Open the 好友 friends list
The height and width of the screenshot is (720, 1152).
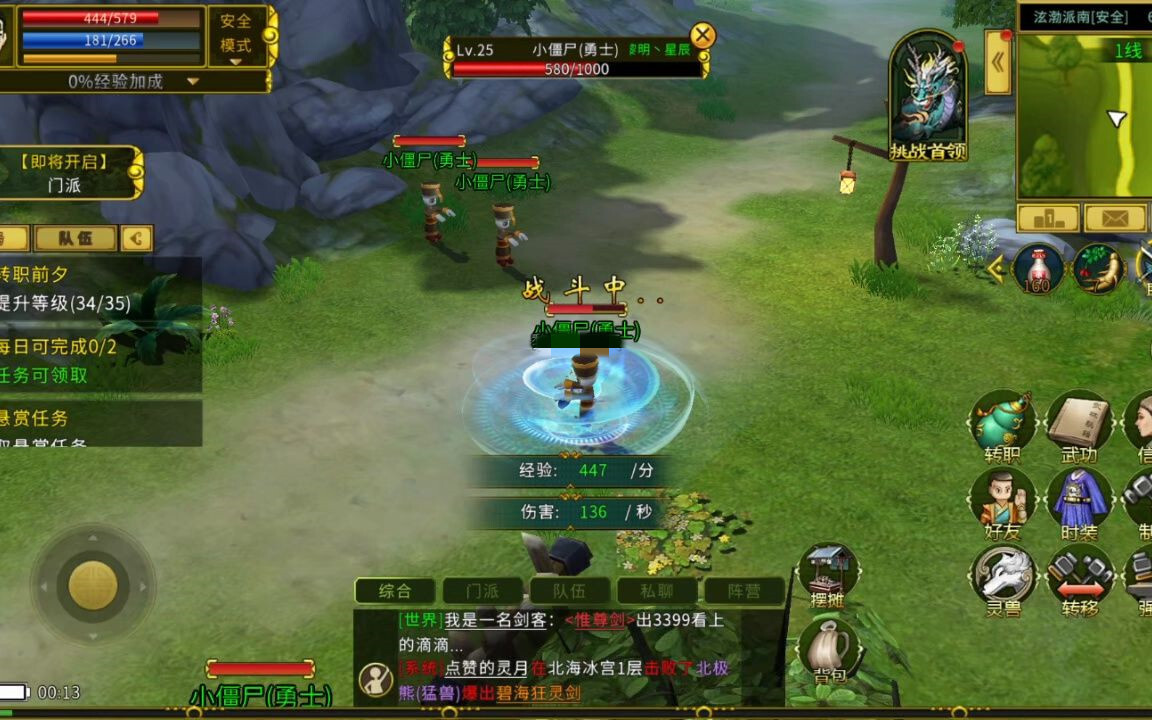pyautogui.click(x=1002, y=503)
